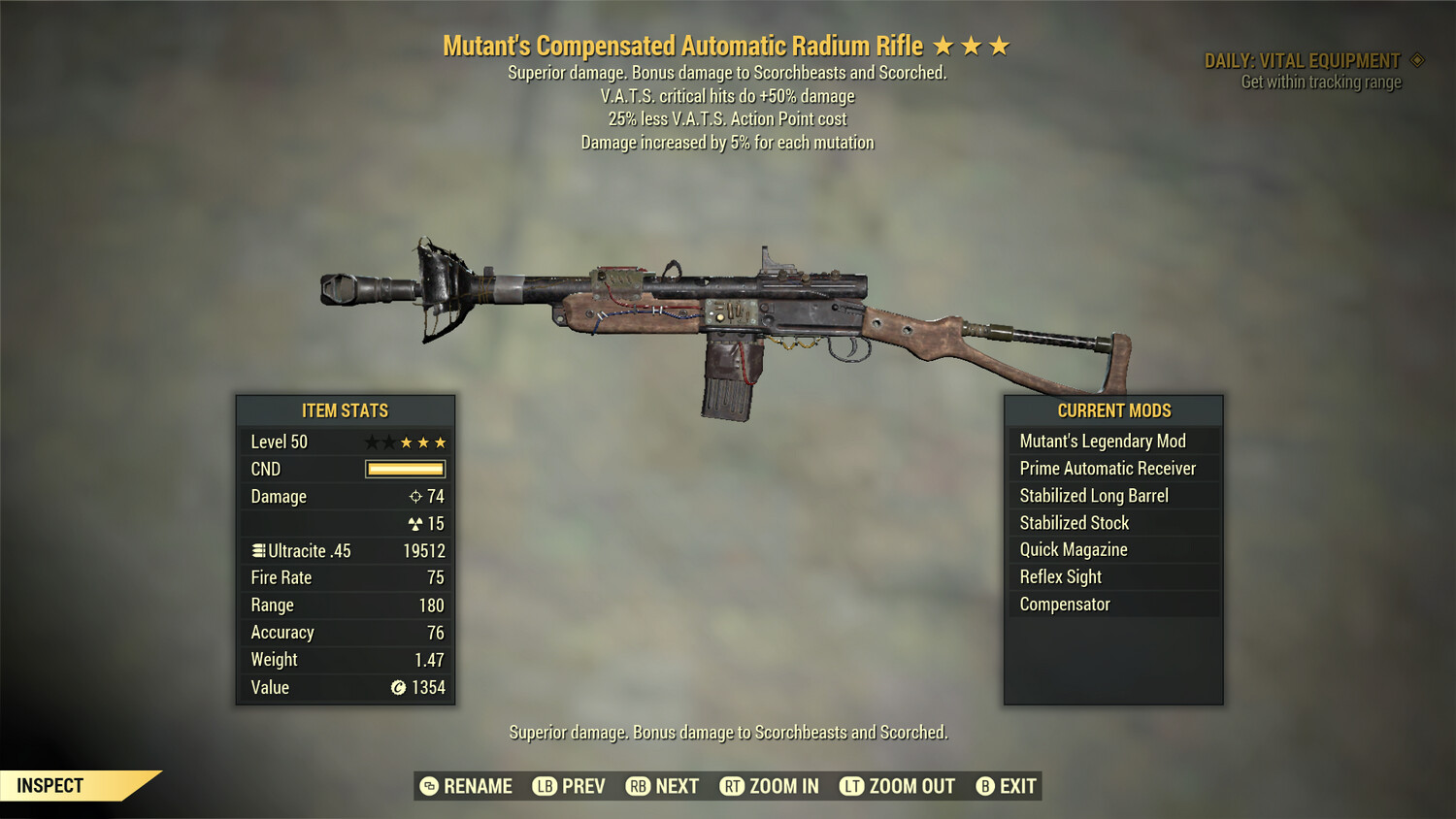The image size is (1456, 819).
Task: Select the third star on the Level 50 row
Action: point(406,442)
